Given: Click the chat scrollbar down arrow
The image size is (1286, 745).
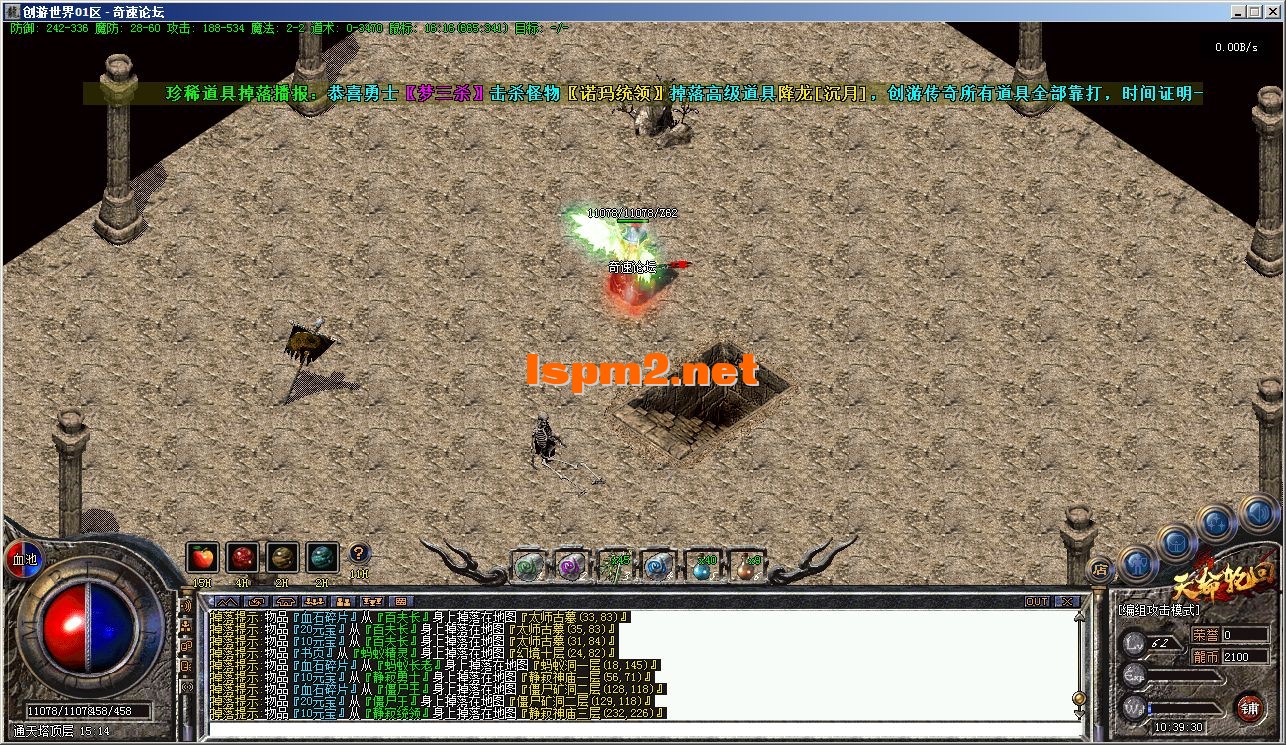Looking at the screenshot, I should click(1078, 714).
